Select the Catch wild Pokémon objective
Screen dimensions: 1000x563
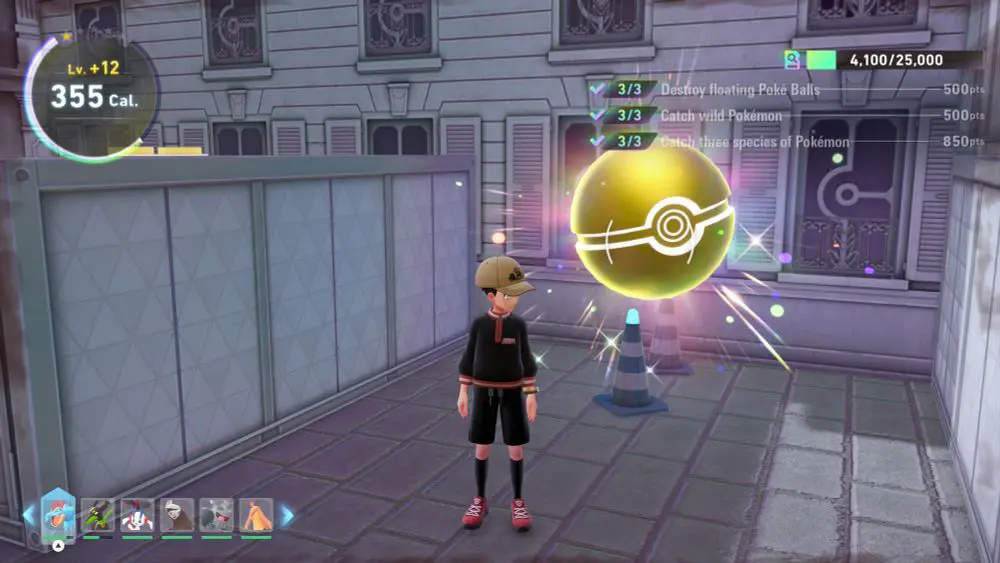tap(720, 116)
